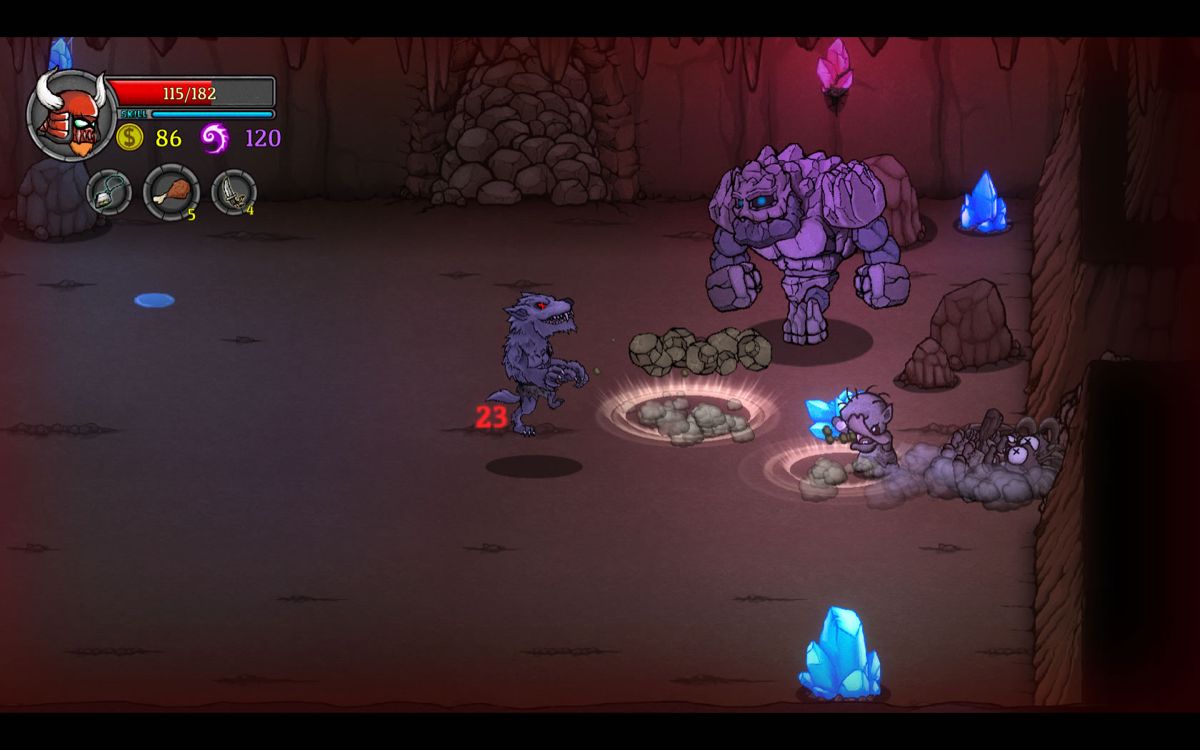Use the meat drumstick food slot
This screenshot has width=1200, height=750.
tap(171, 191)
